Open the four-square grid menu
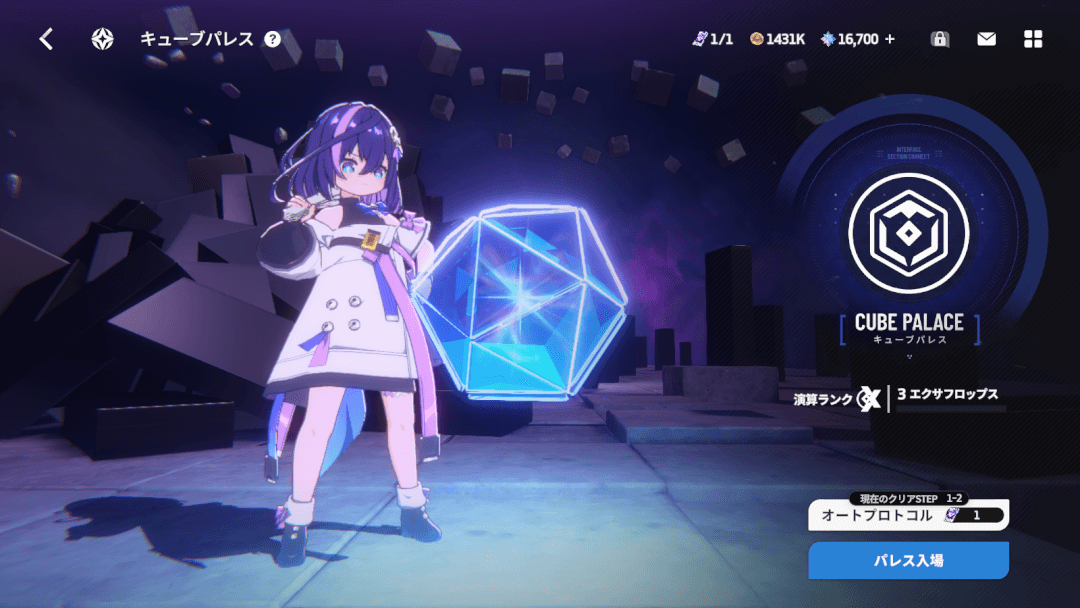1080x608 pixels. [1034, 39]
